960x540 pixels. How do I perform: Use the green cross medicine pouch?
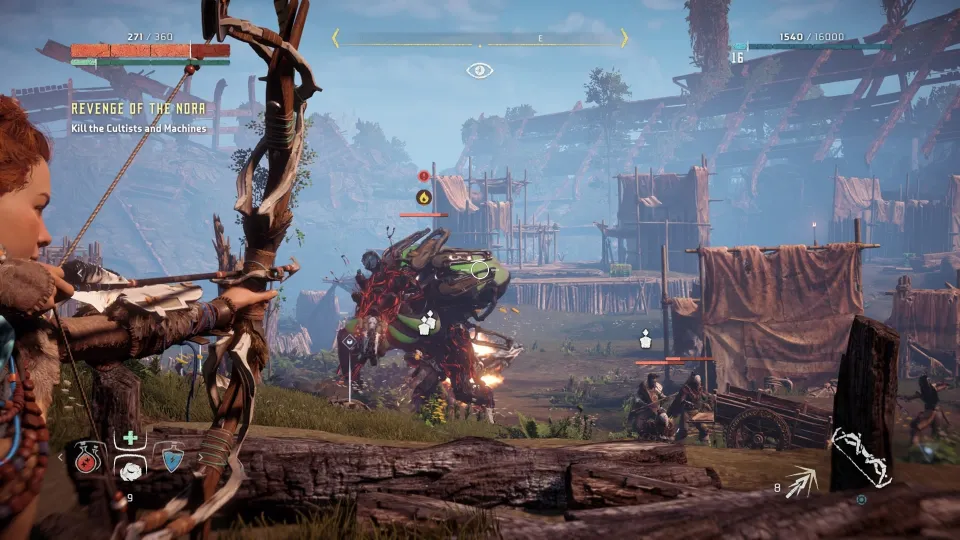(x=129, y=438)
